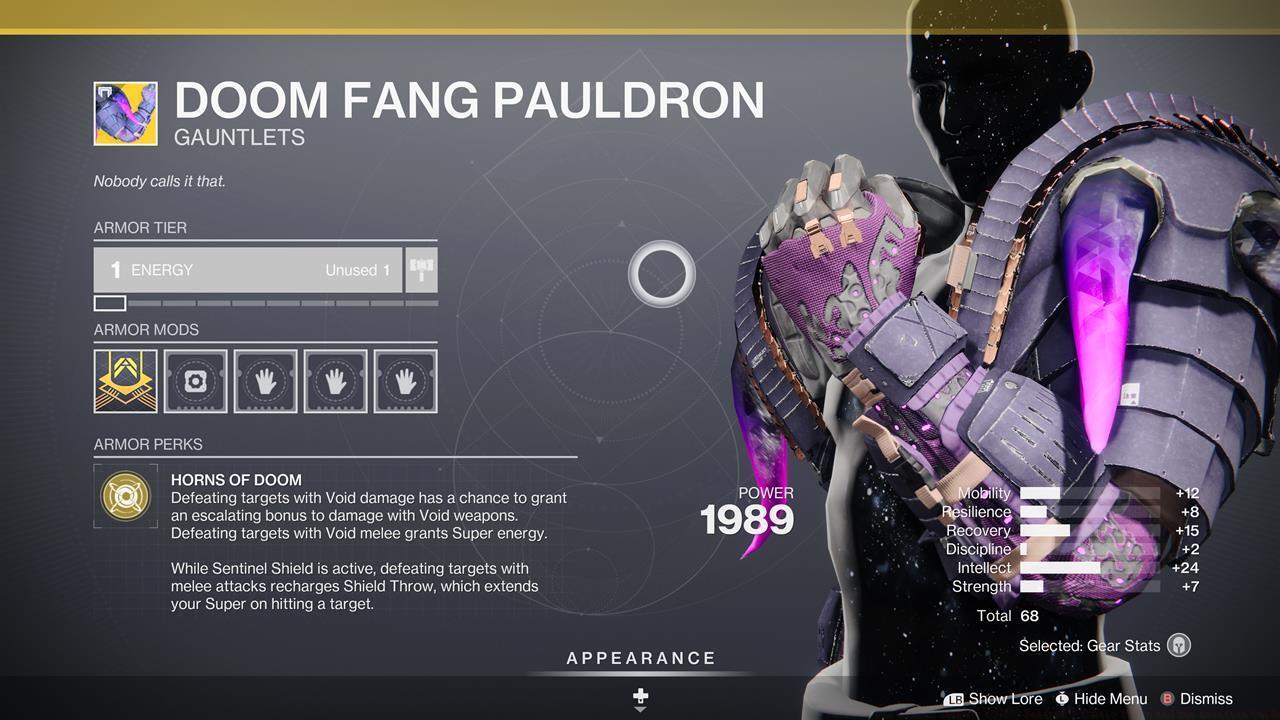This screenshot has height=720, width=1280.
Task: Open the last arms mod slot
Action: [405, 380]
